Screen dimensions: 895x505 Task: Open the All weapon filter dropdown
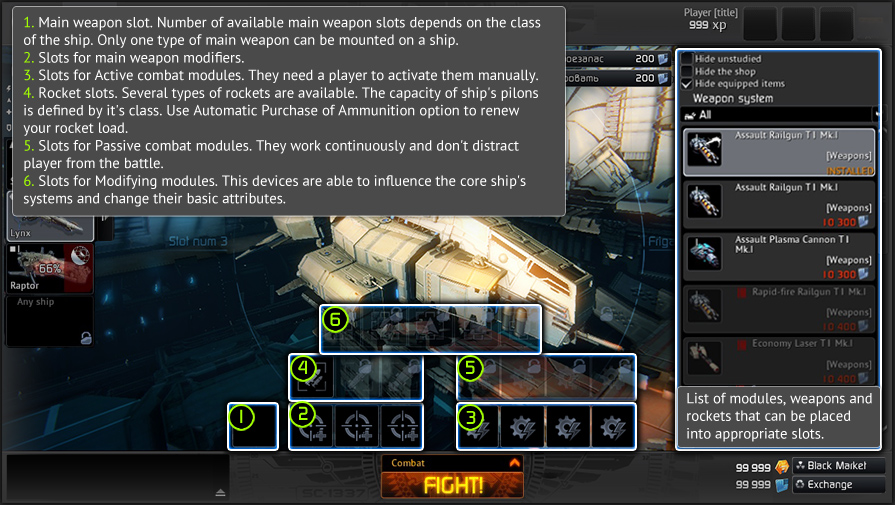point(780,115)
